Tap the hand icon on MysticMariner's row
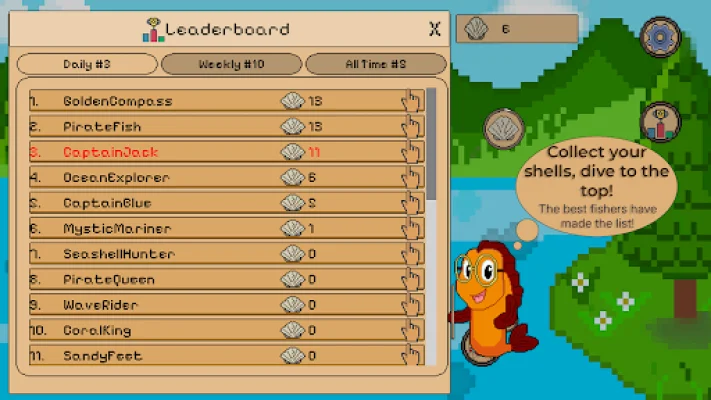This screenshot has height=400, width=711. tap(411, 229)
